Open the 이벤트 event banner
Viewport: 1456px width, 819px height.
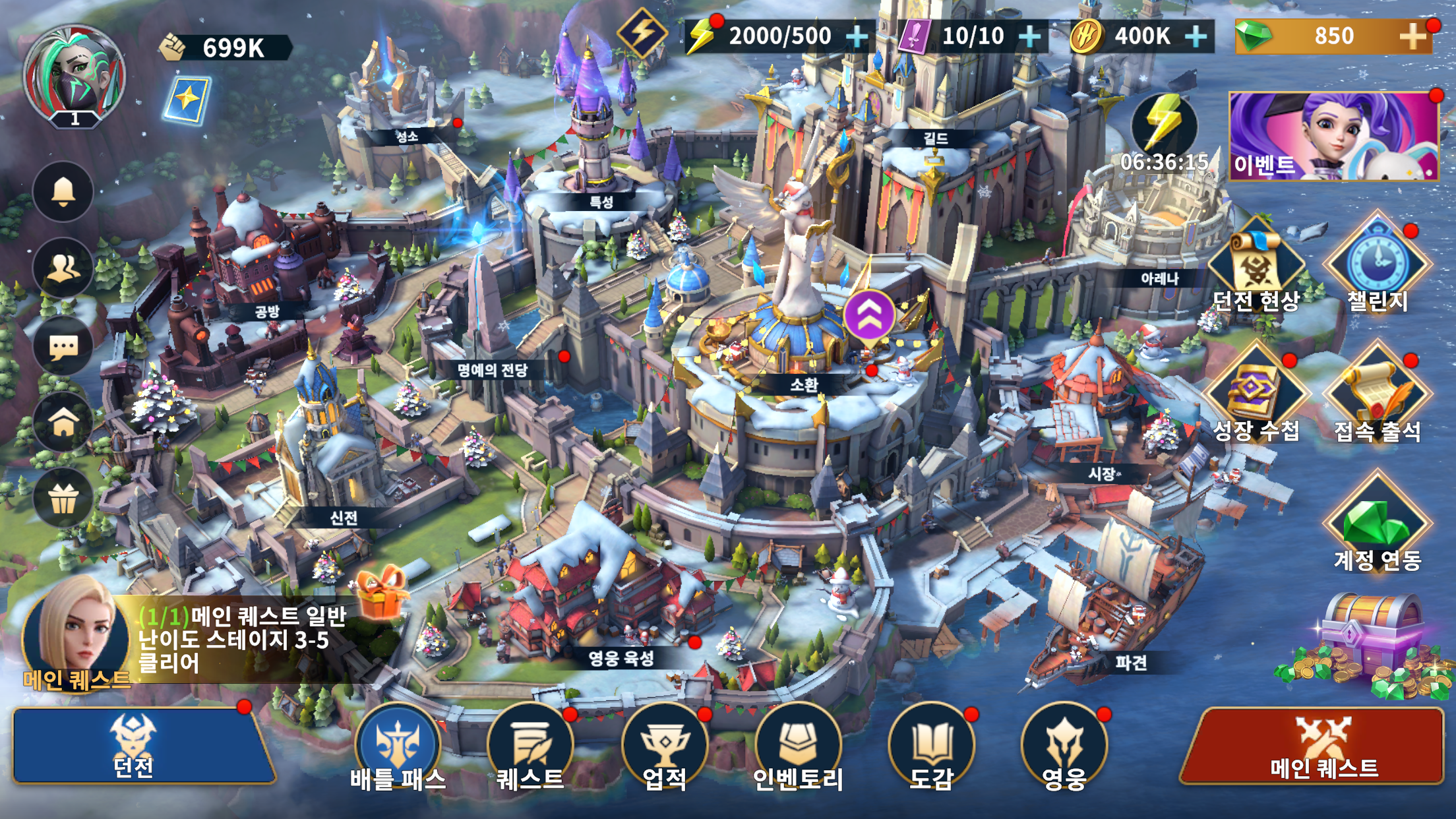1333,136
